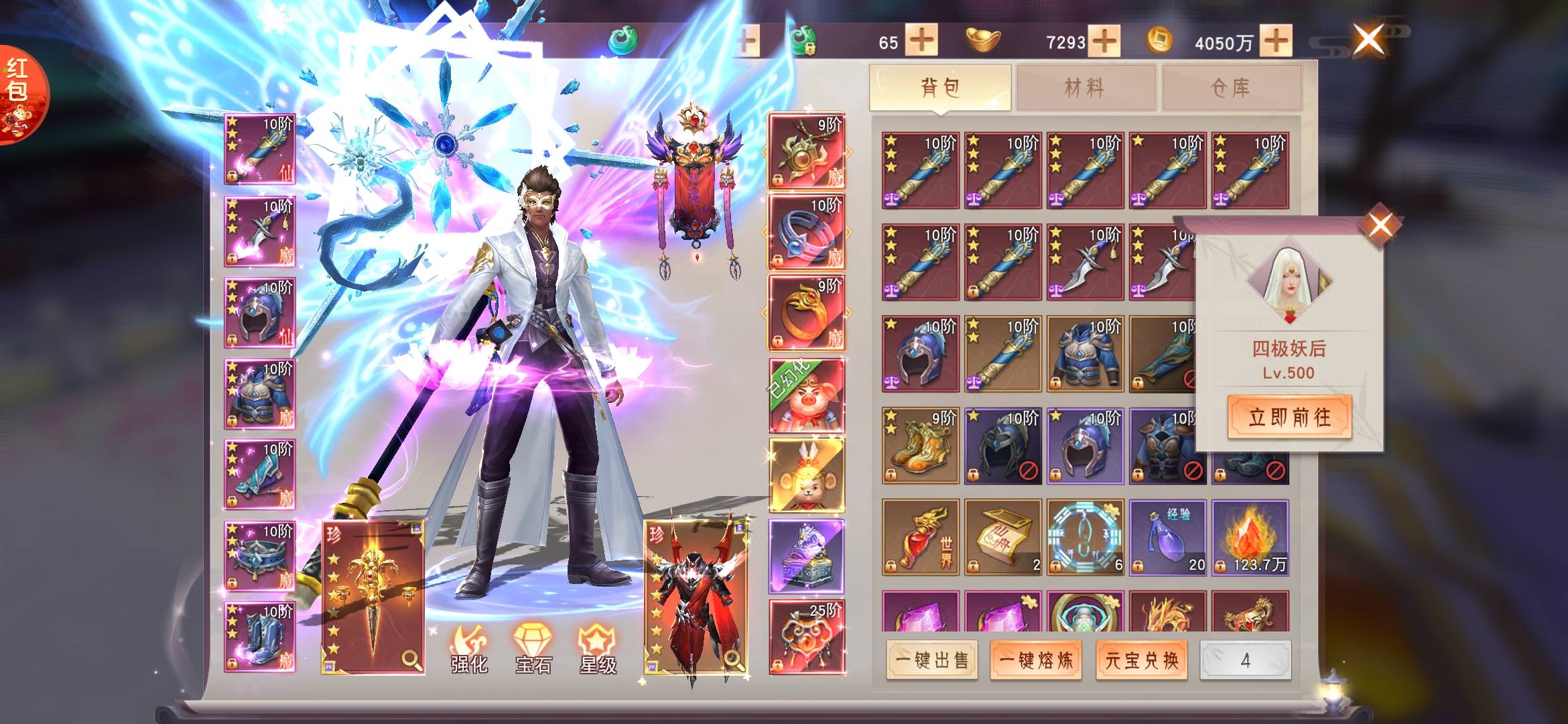The image size is (1568, 724).
Task: Open the 仓库 storage tab
Action: pyautogui.click(x=1232, y=88)
